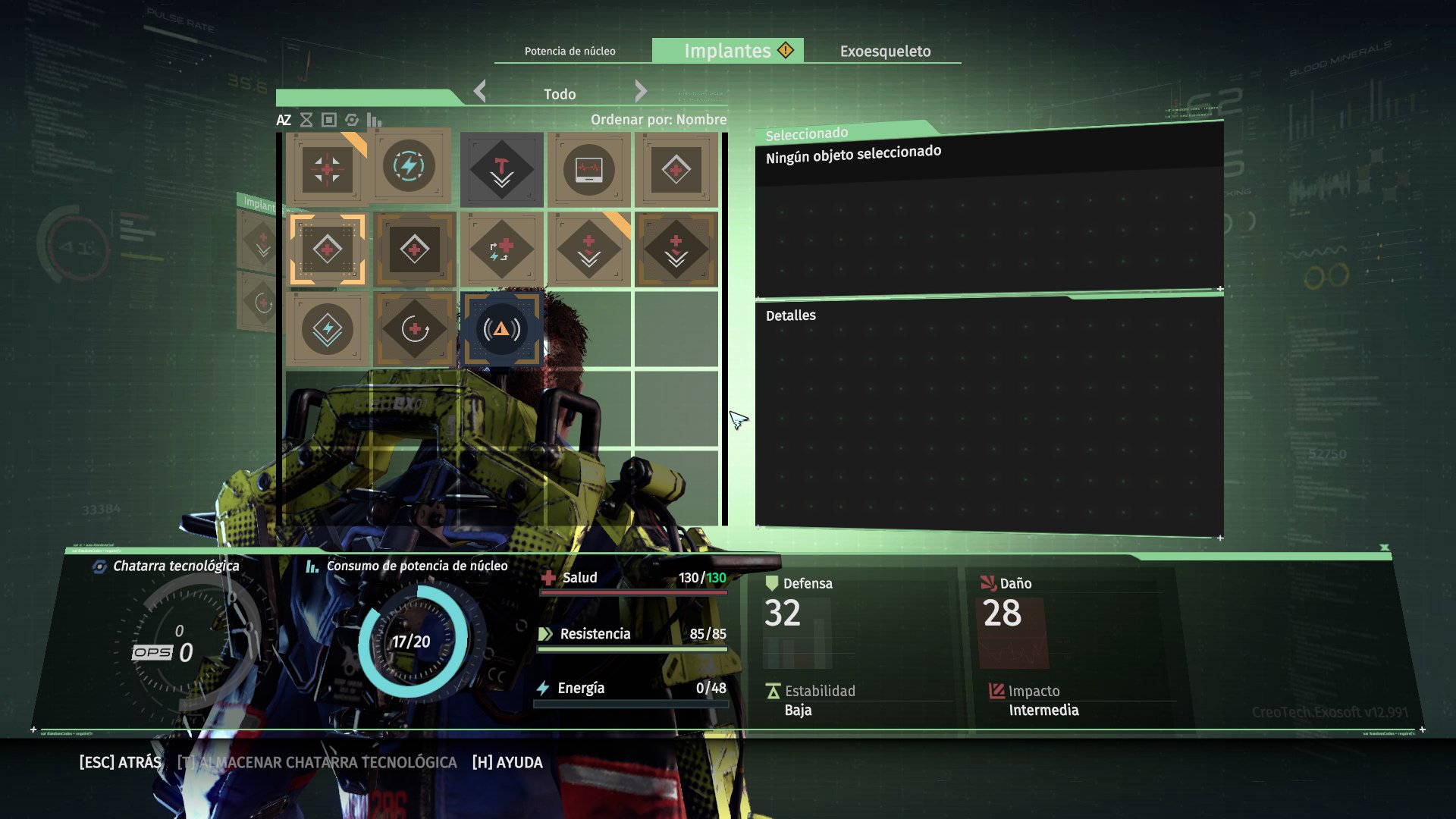Click the right arrow next to Todo

(x=641, y=91)
